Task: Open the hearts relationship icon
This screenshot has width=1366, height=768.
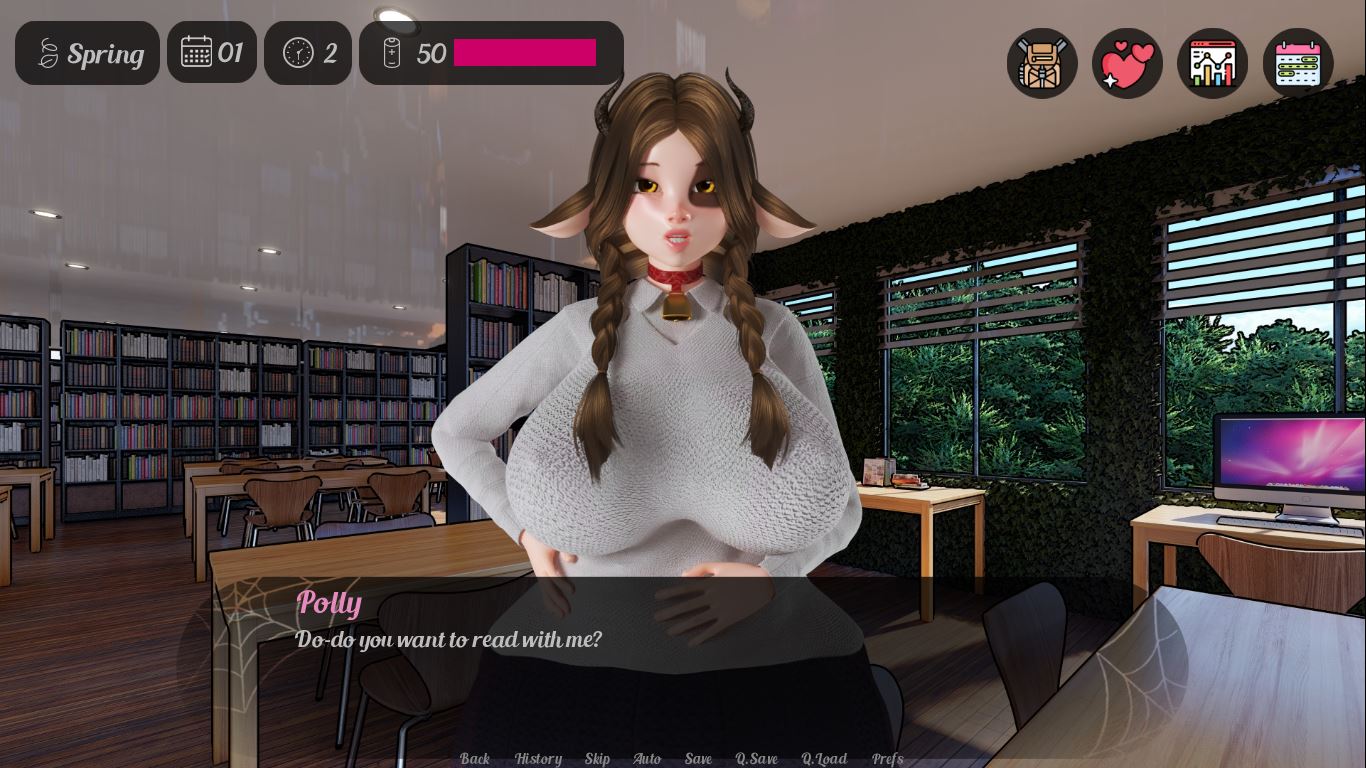Action: click(1127, 63)
